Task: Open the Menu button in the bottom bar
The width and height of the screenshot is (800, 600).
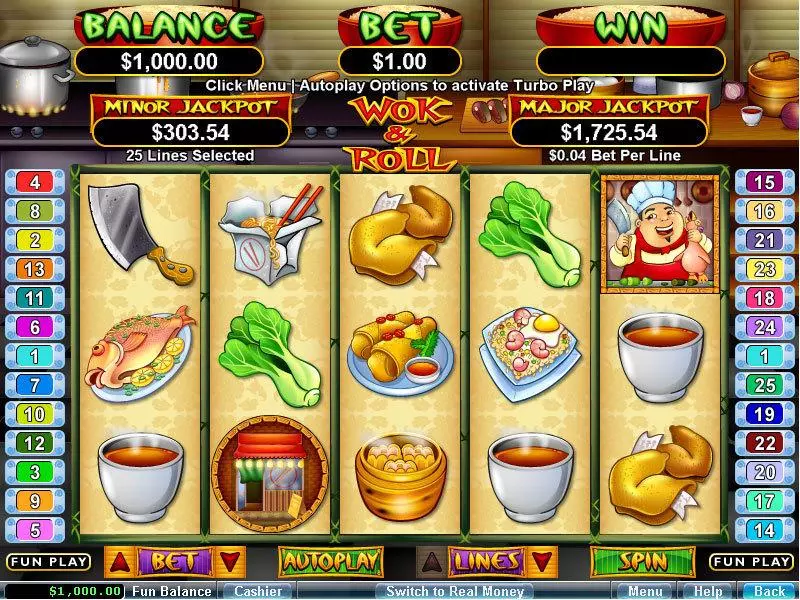Action: 645,591
